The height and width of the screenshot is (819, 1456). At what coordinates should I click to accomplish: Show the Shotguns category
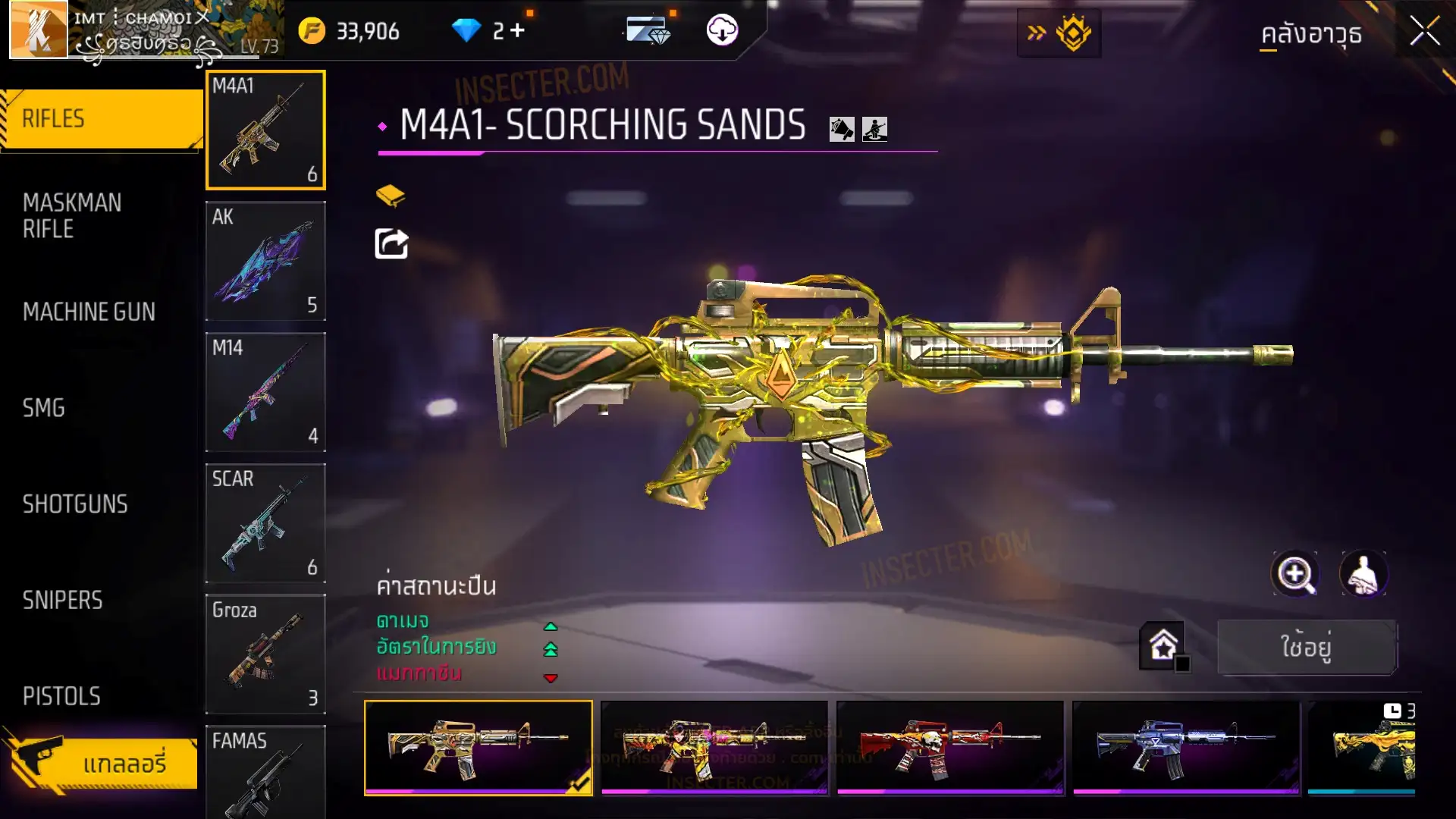coord(75,504)
